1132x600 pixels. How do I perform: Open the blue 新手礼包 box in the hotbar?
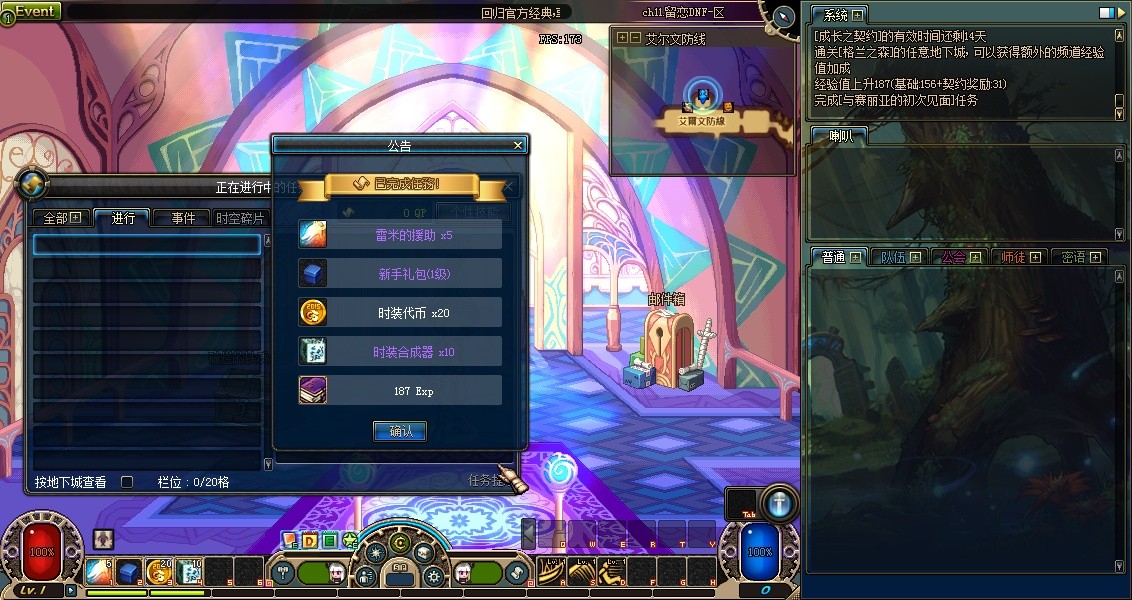(x=128, y=572)
